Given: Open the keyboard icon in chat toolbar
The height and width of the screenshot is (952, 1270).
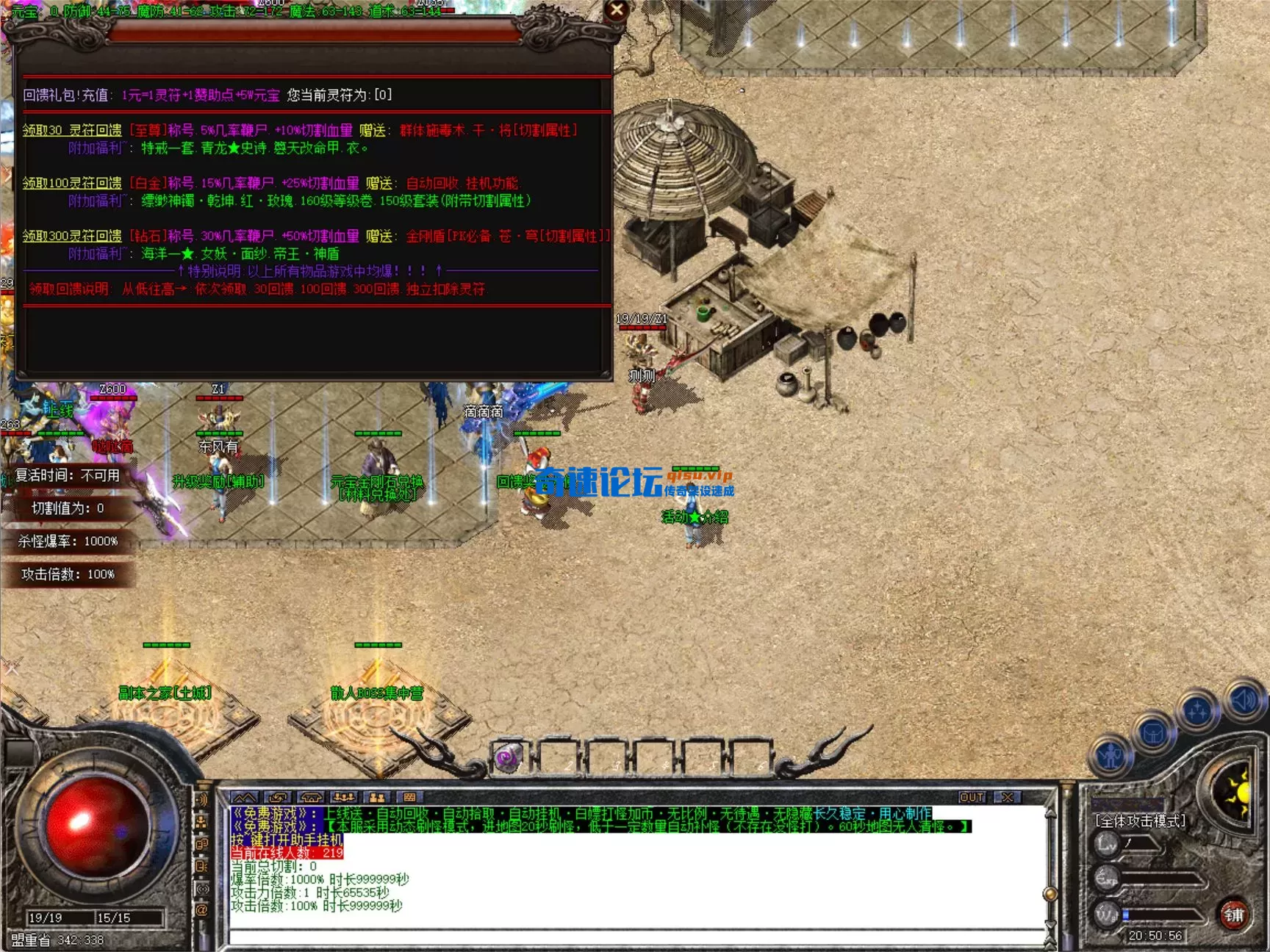Looking at the screenshot, I should (410, 797).
